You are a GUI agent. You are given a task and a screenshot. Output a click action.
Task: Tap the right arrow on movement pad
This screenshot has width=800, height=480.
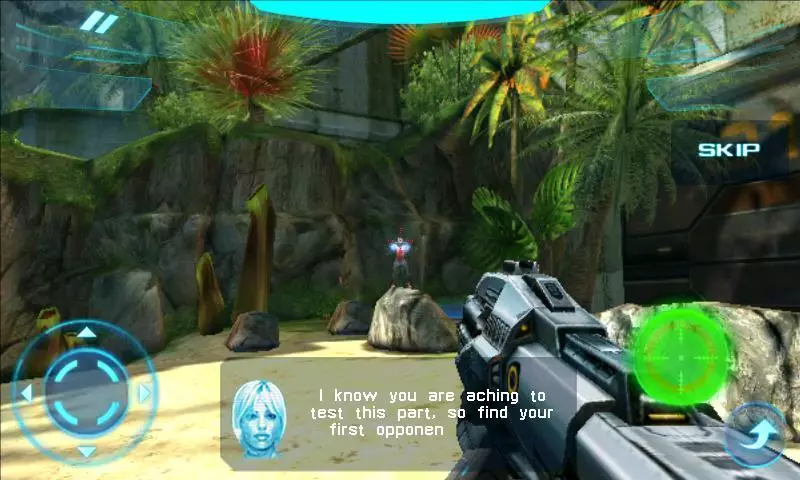coord(146,392)
